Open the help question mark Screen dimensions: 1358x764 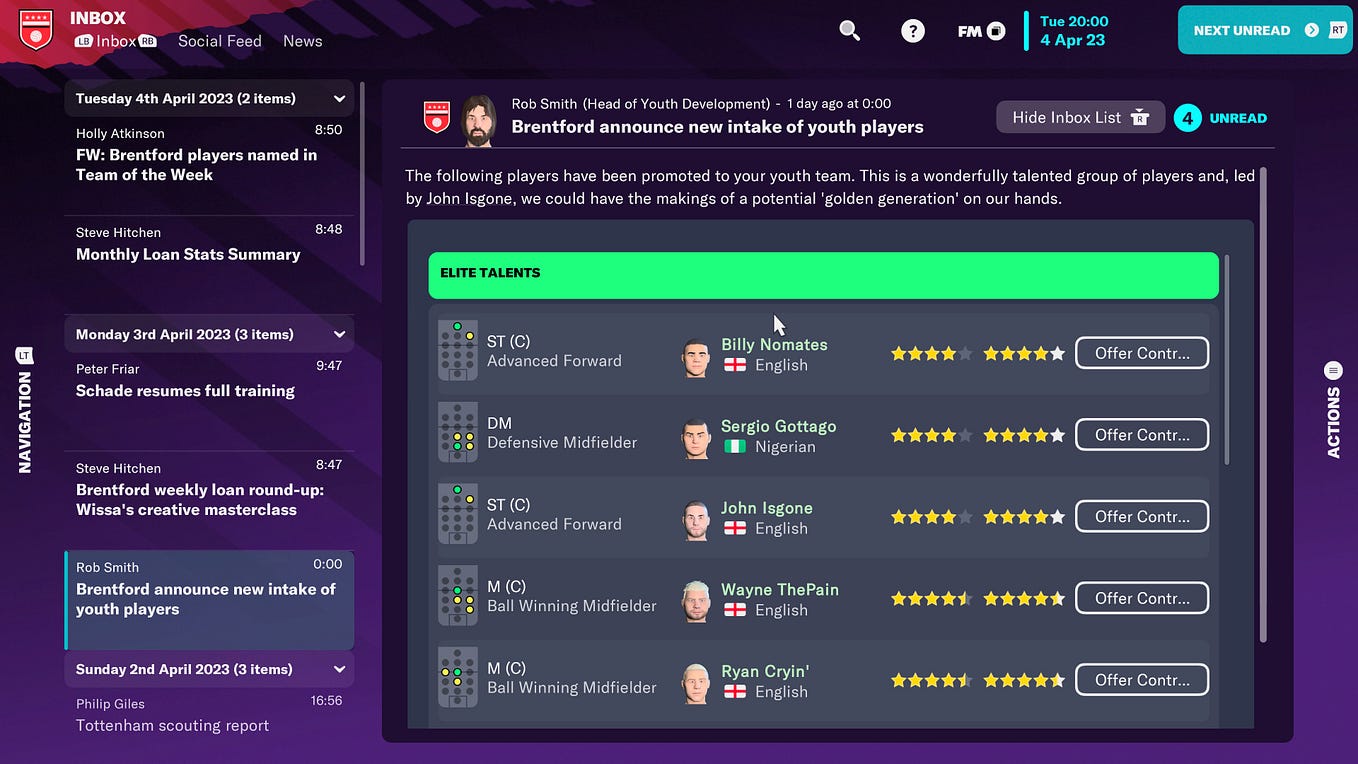tap(912, 31)
